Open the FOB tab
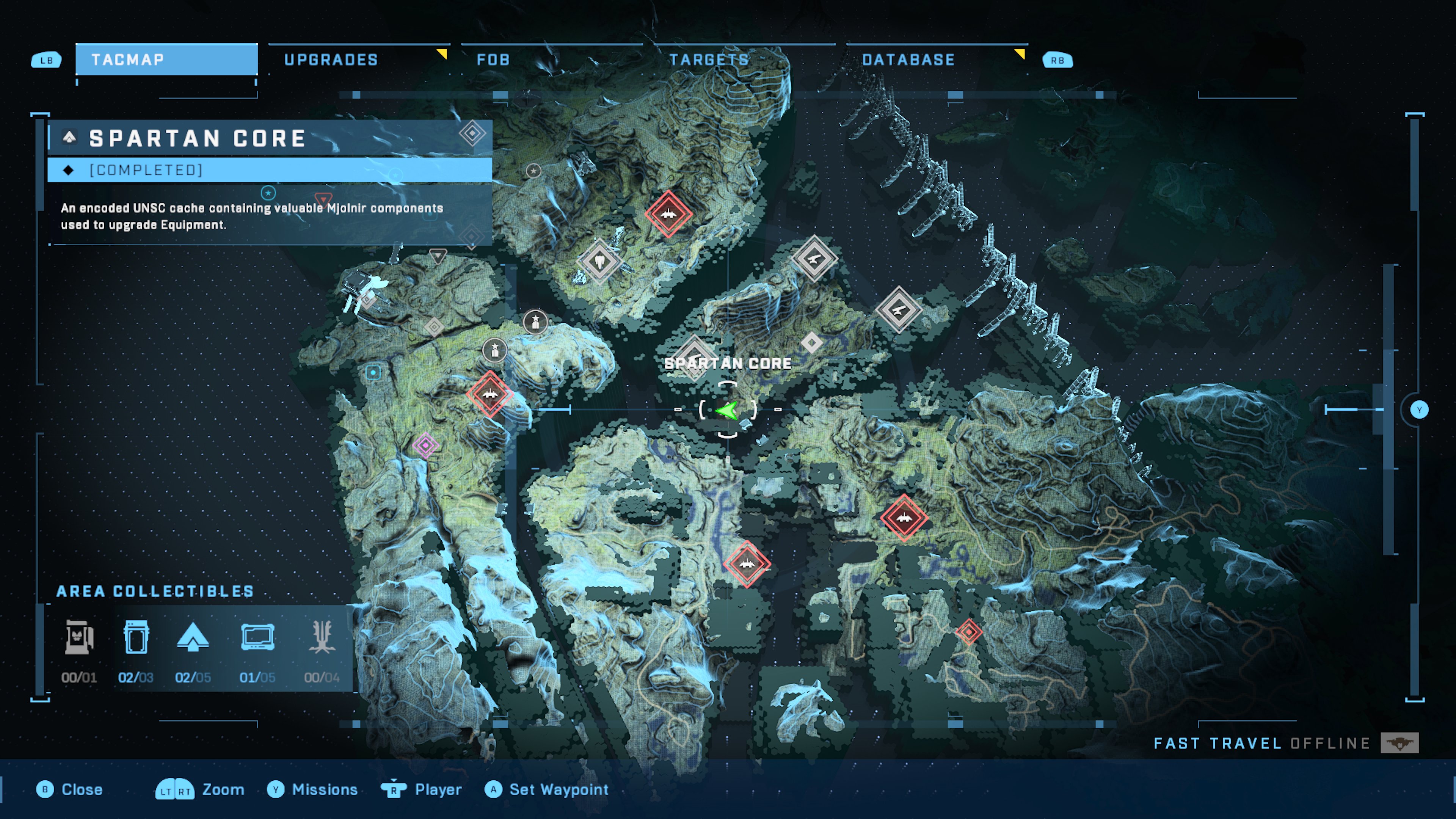1456x819 pixels. coord(493,60)
